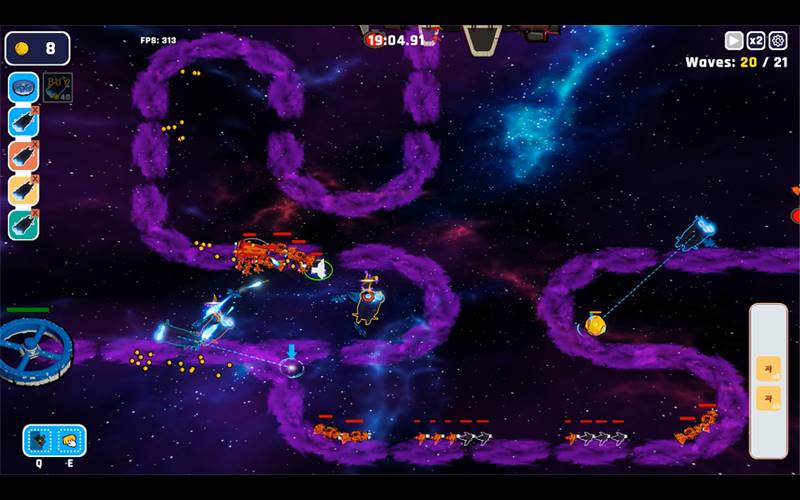Select the lower orange card in side panel
800x500 pixels.
(768, 398)
